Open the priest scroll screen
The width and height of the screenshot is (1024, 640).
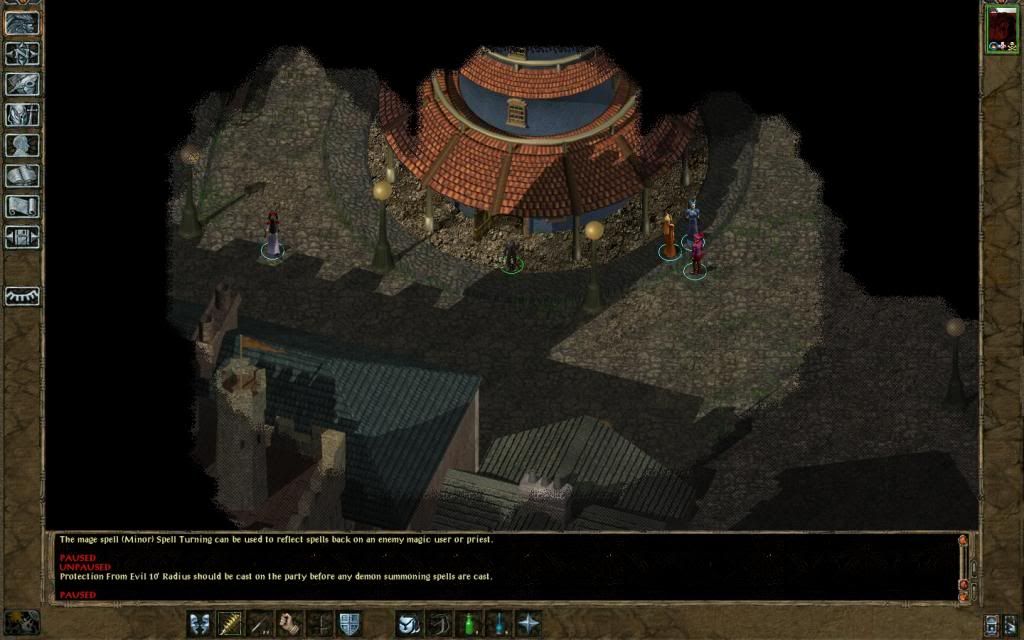(22, 207)
